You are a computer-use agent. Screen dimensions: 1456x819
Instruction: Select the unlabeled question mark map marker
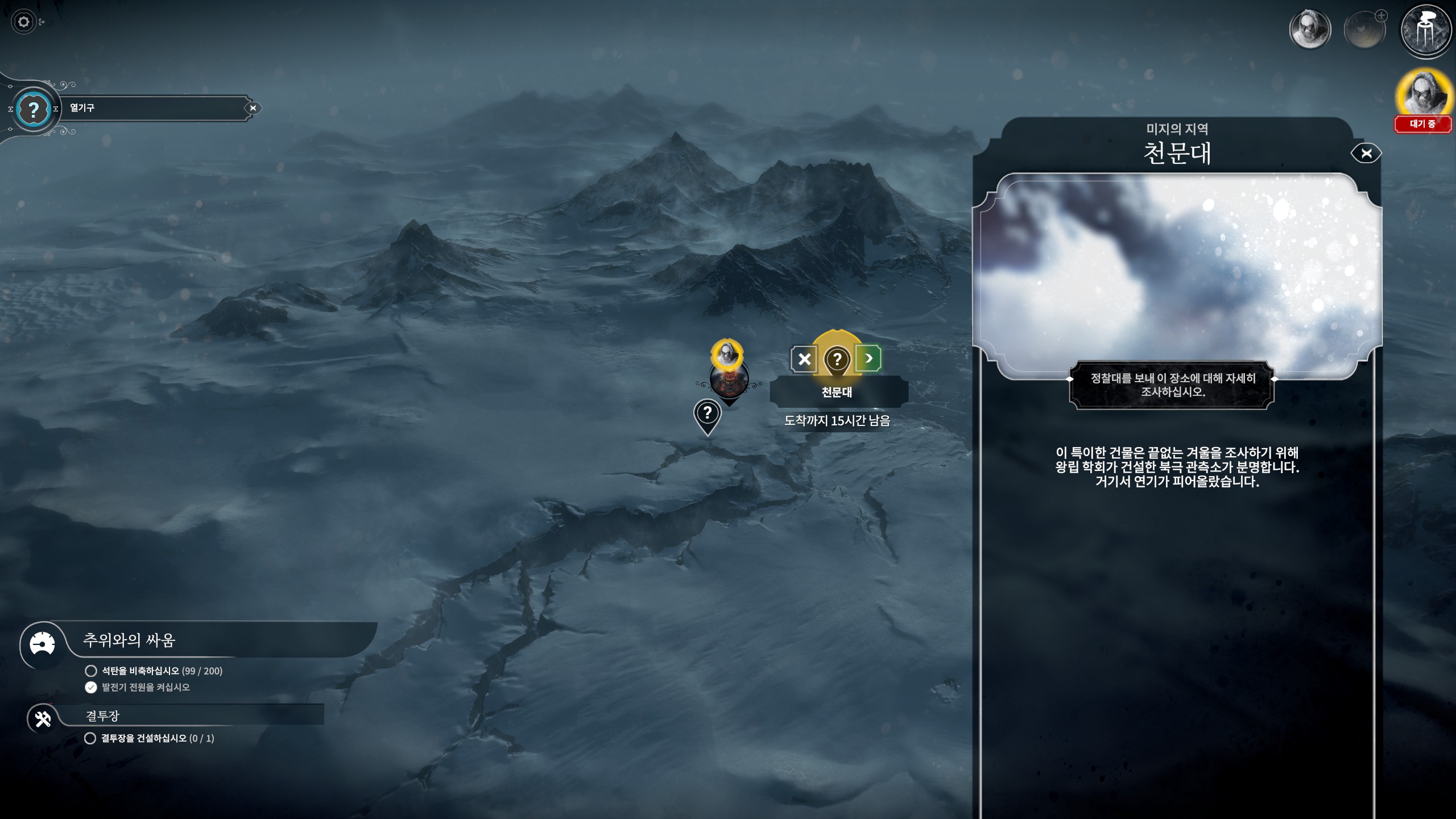coord(708,413)
